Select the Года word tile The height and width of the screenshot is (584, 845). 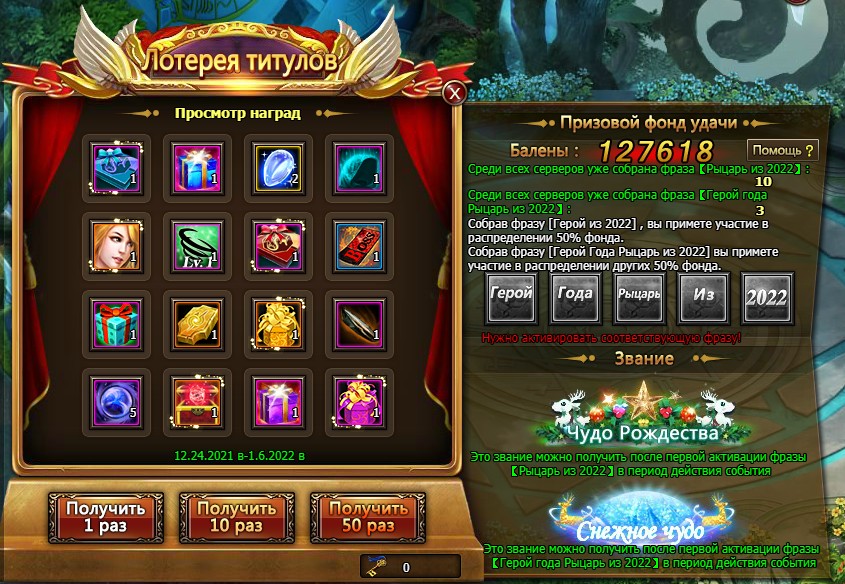574,297
